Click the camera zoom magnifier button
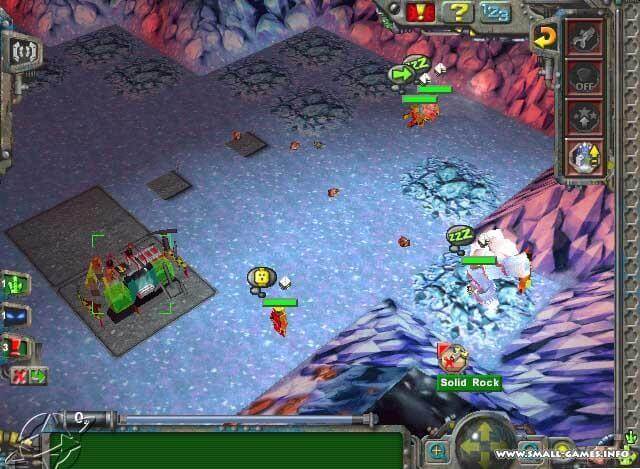This screenshot has height=469, width=640. pos(437,451)
